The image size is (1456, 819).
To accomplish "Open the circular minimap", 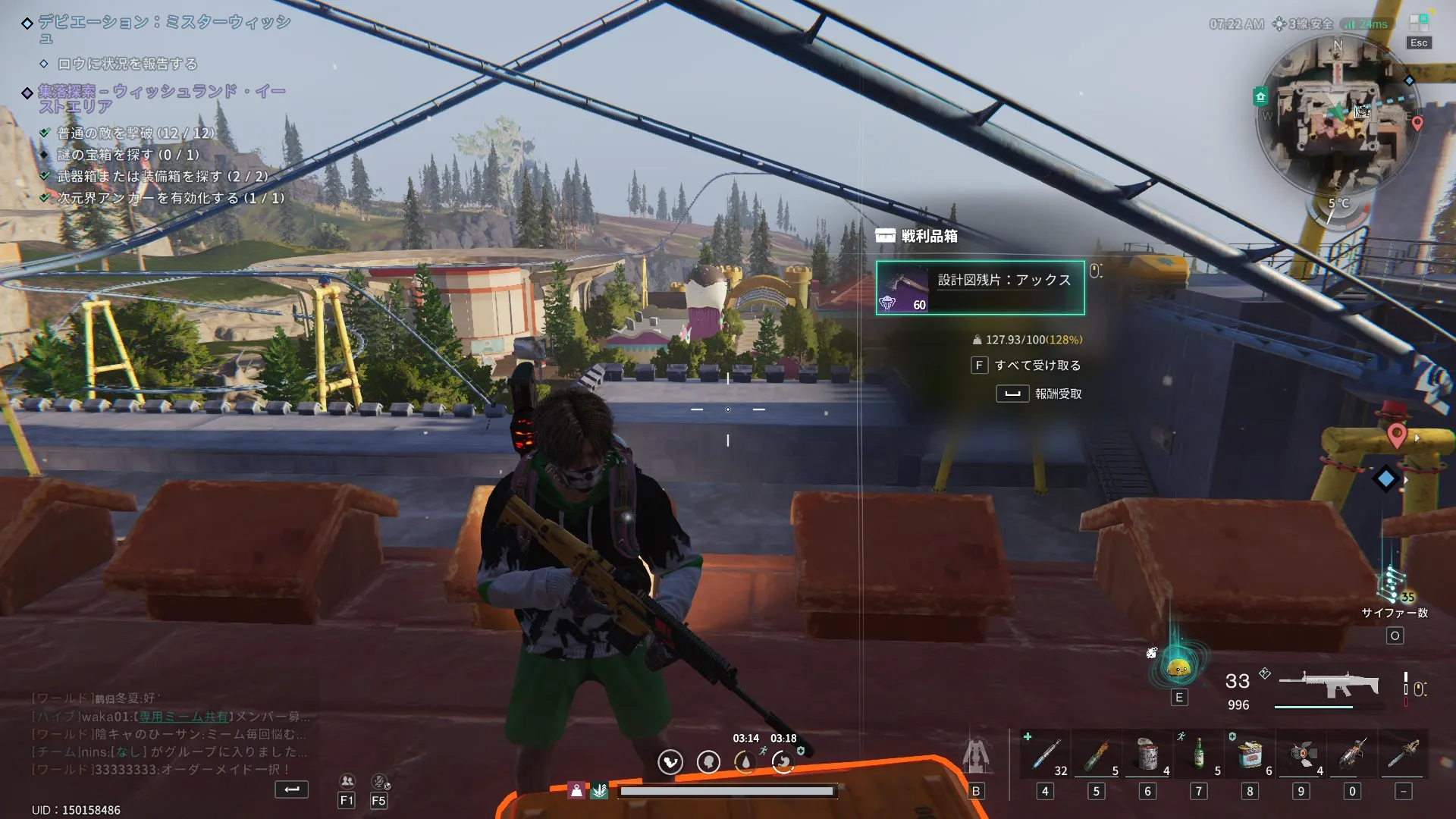I will [1337, 114].
